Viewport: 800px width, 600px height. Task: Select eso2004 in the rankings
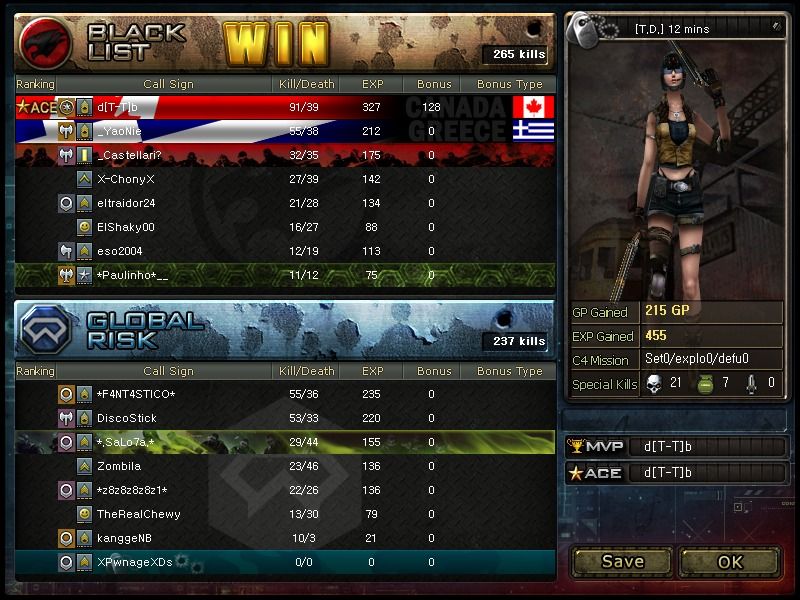120,251
